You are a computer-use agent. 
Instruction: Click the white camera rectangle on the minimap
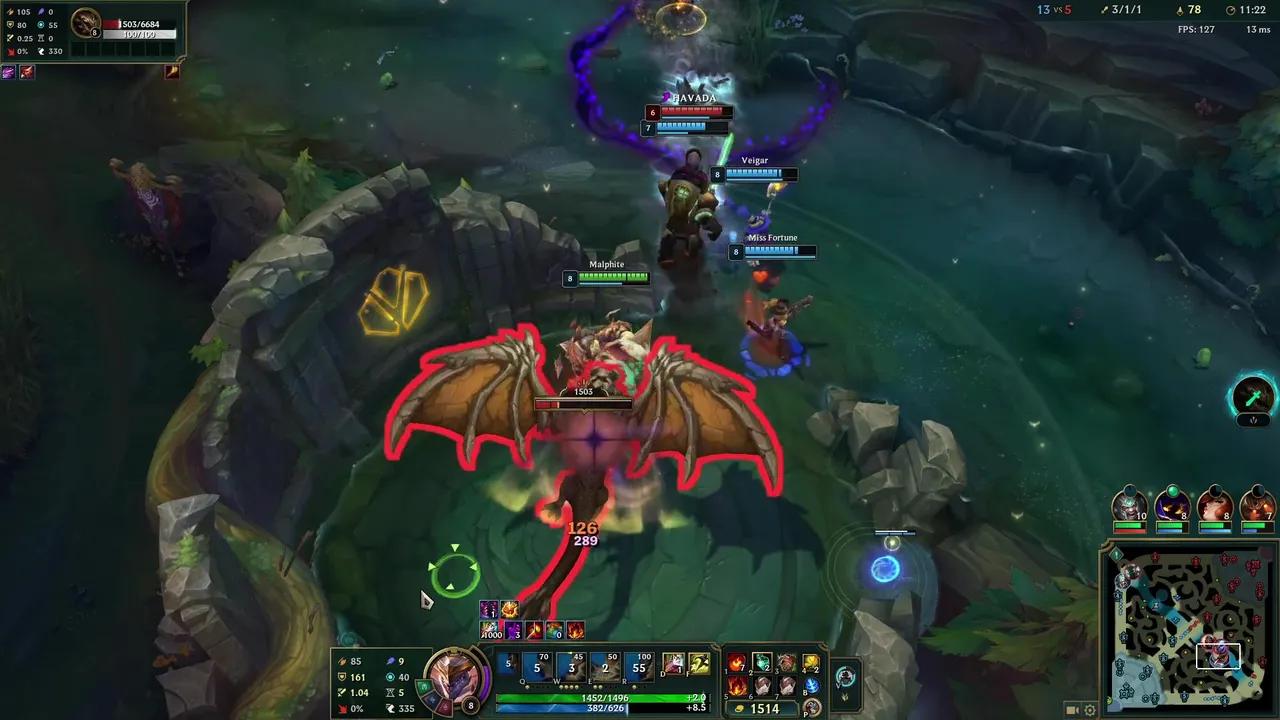tap(1217, 655)
